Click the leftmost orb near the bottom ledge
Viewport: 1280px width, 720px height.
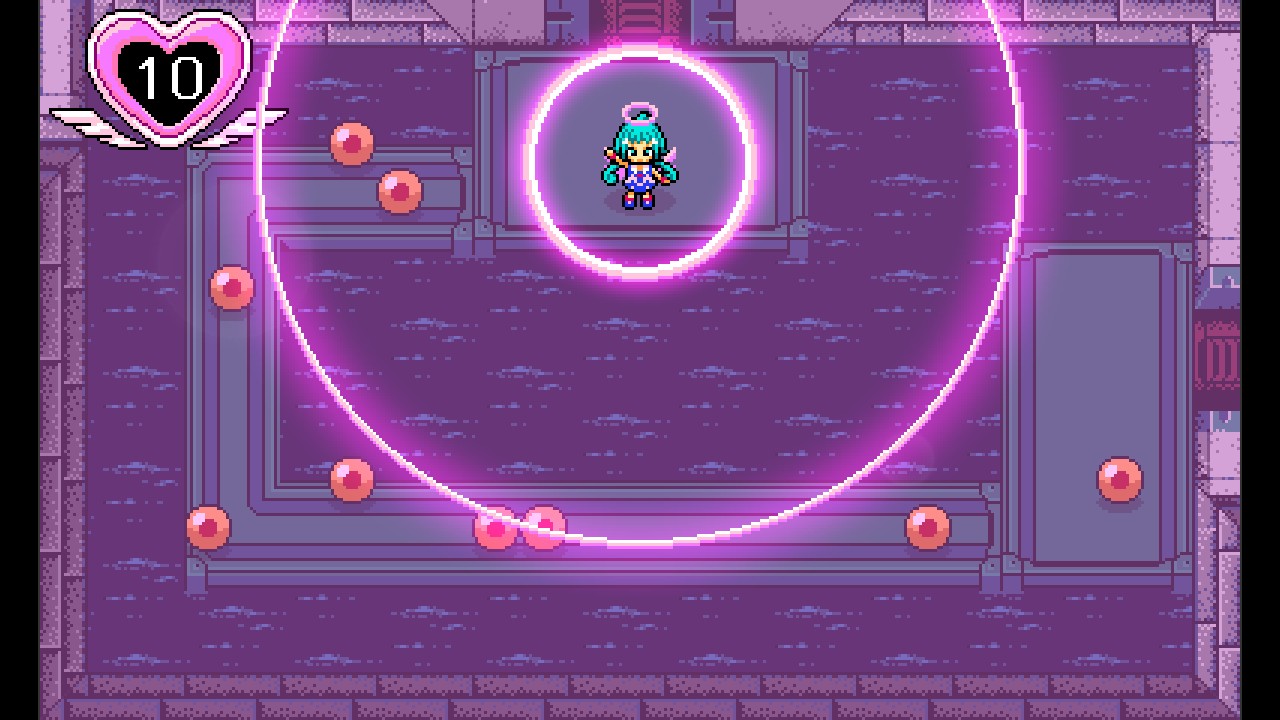(206, 525)
